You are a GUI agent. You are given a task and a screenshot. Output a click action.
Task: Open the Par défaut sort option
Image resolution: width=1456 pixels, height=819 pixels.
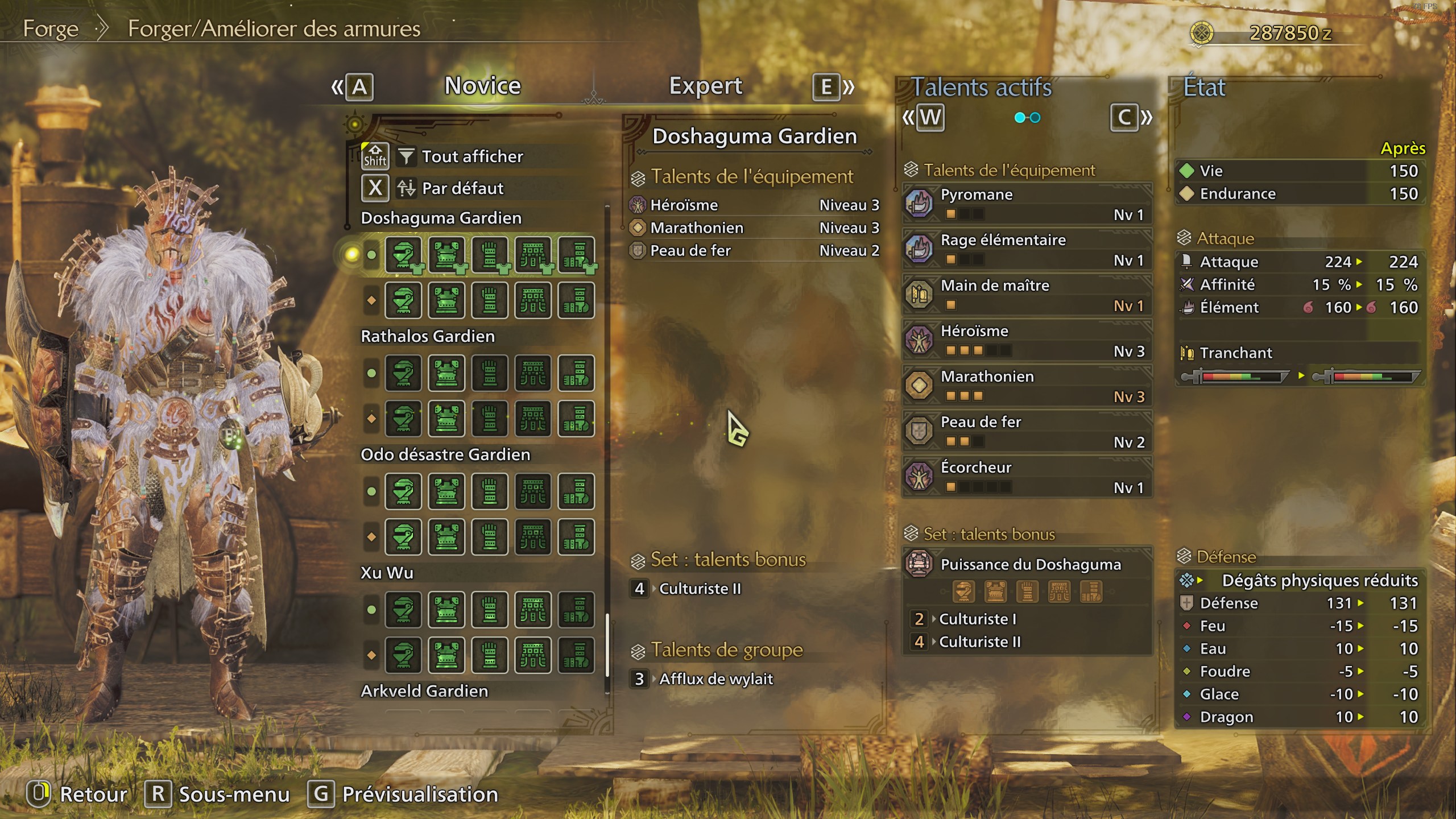coord(462,188)
